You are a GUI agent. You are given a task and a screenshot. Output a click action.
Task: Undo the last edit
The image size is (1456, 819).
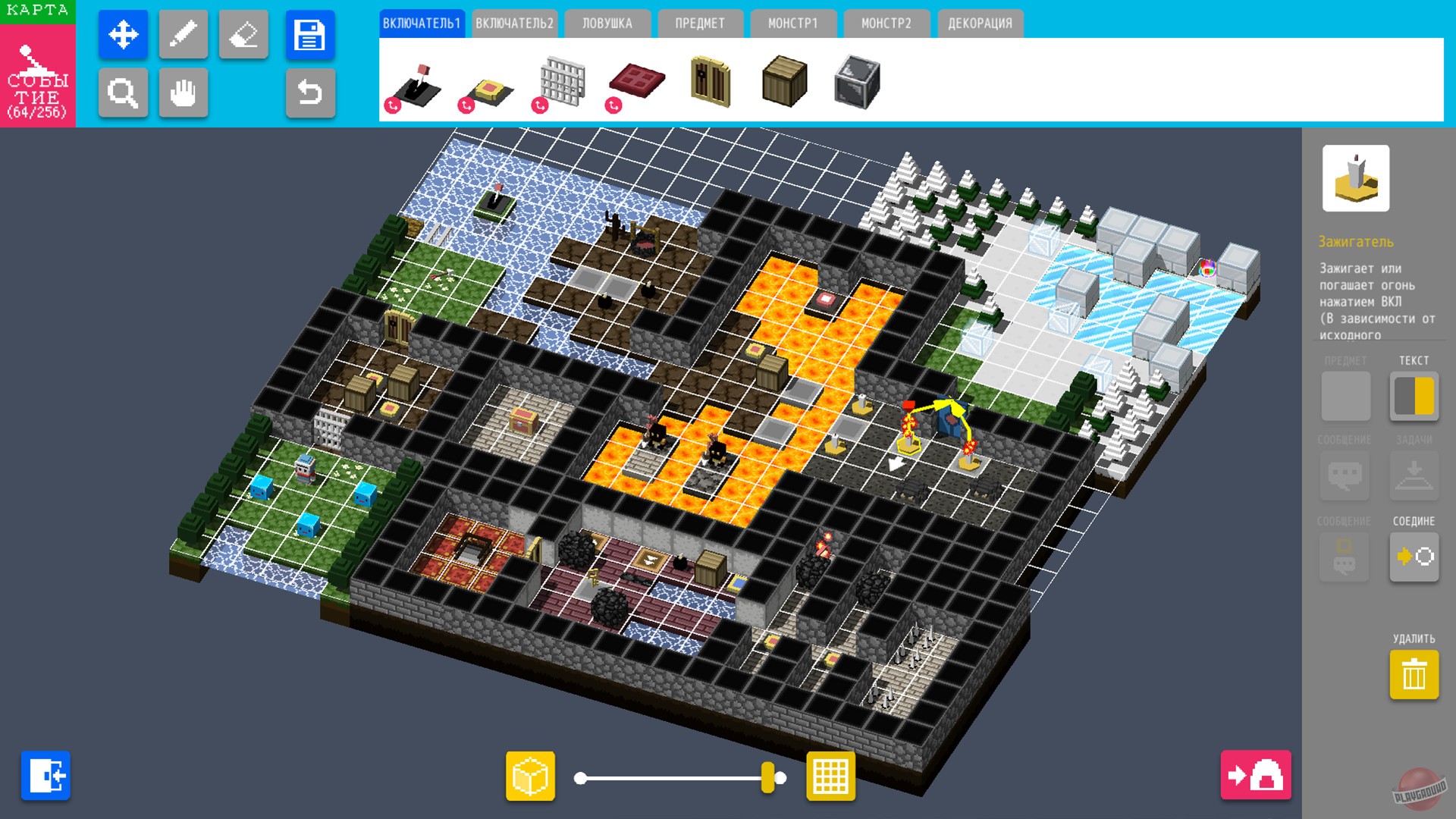coord(310,93)
